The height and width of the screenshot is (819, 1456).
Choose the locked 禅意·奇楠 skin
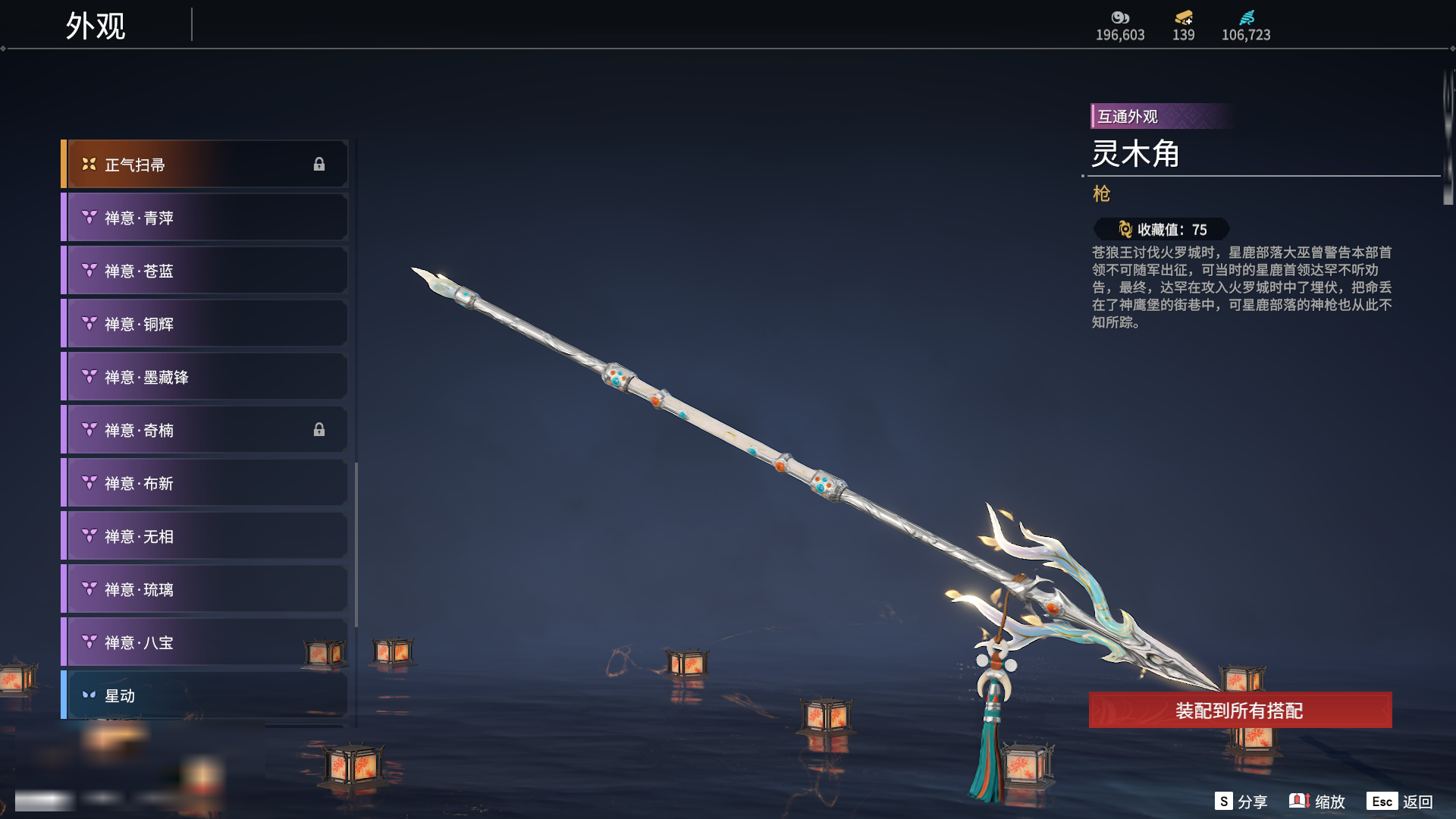point(205,430)
